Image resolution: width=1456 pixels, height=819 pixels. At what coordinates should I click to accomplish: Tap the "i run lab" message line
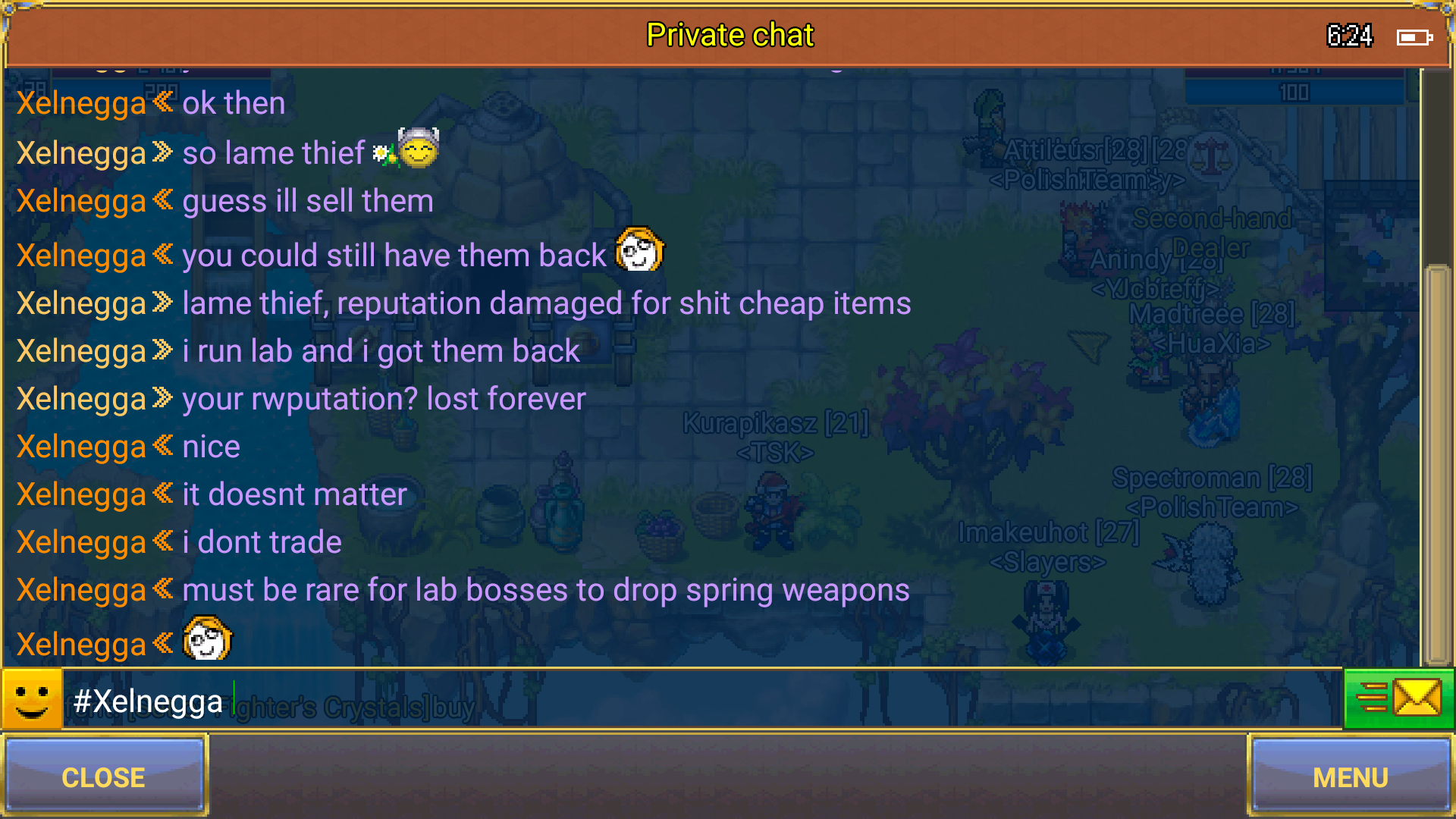[381, 351]
